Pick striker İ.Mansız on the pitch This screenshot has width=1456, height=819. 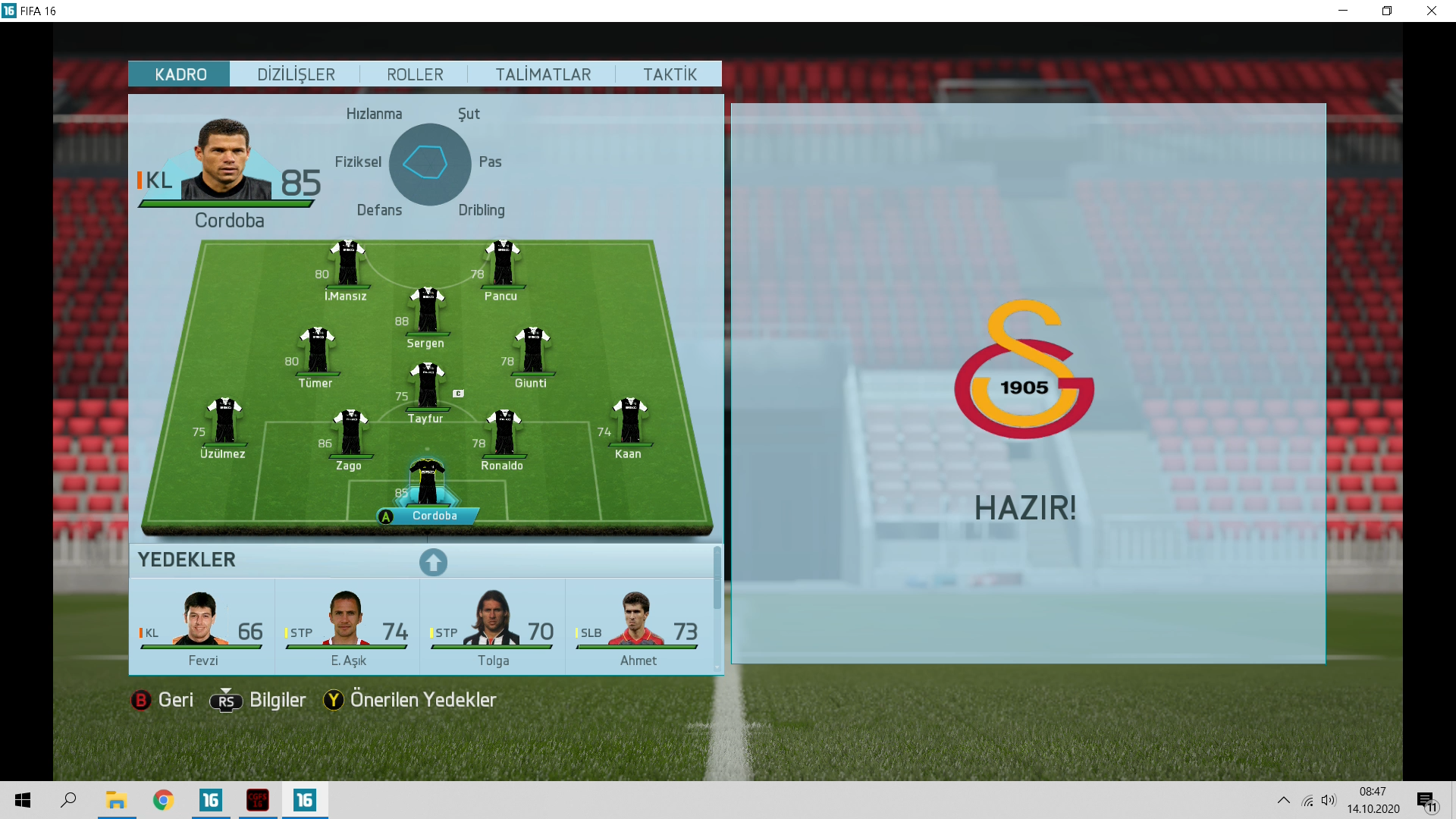pyautogui.click(x=347, y=265)
